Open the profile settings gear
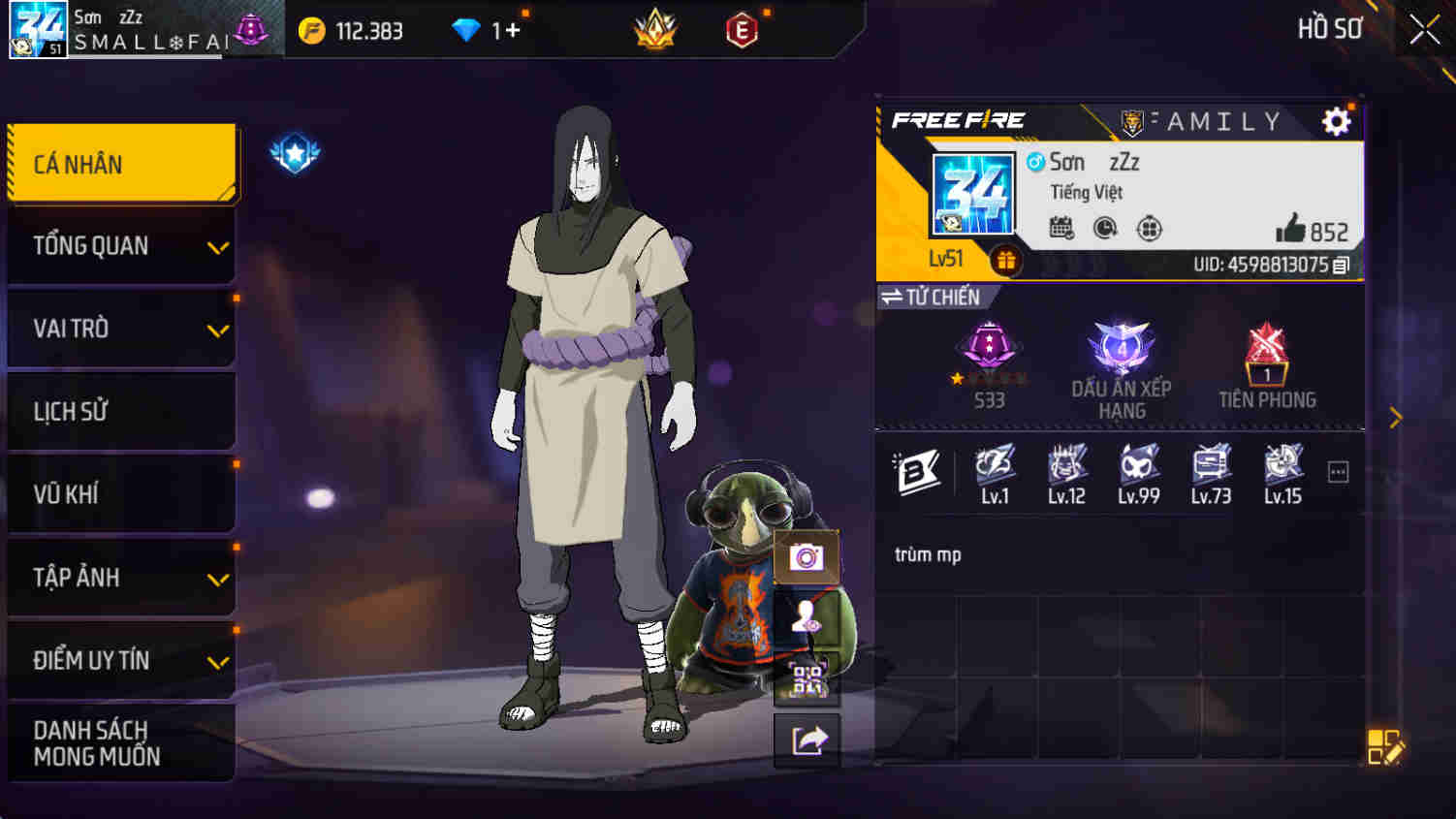 pyautogui.click(x=1337, y=122)
